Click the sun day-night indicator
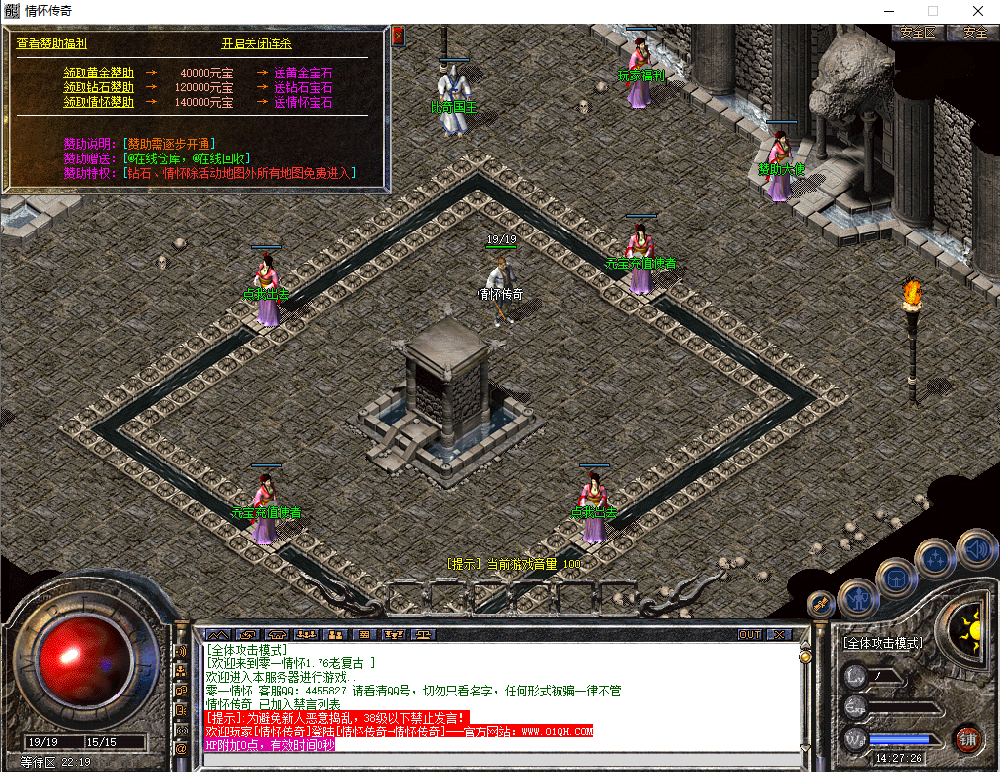Viewport: 1000px width, 772px height. (x=969, y=629)
